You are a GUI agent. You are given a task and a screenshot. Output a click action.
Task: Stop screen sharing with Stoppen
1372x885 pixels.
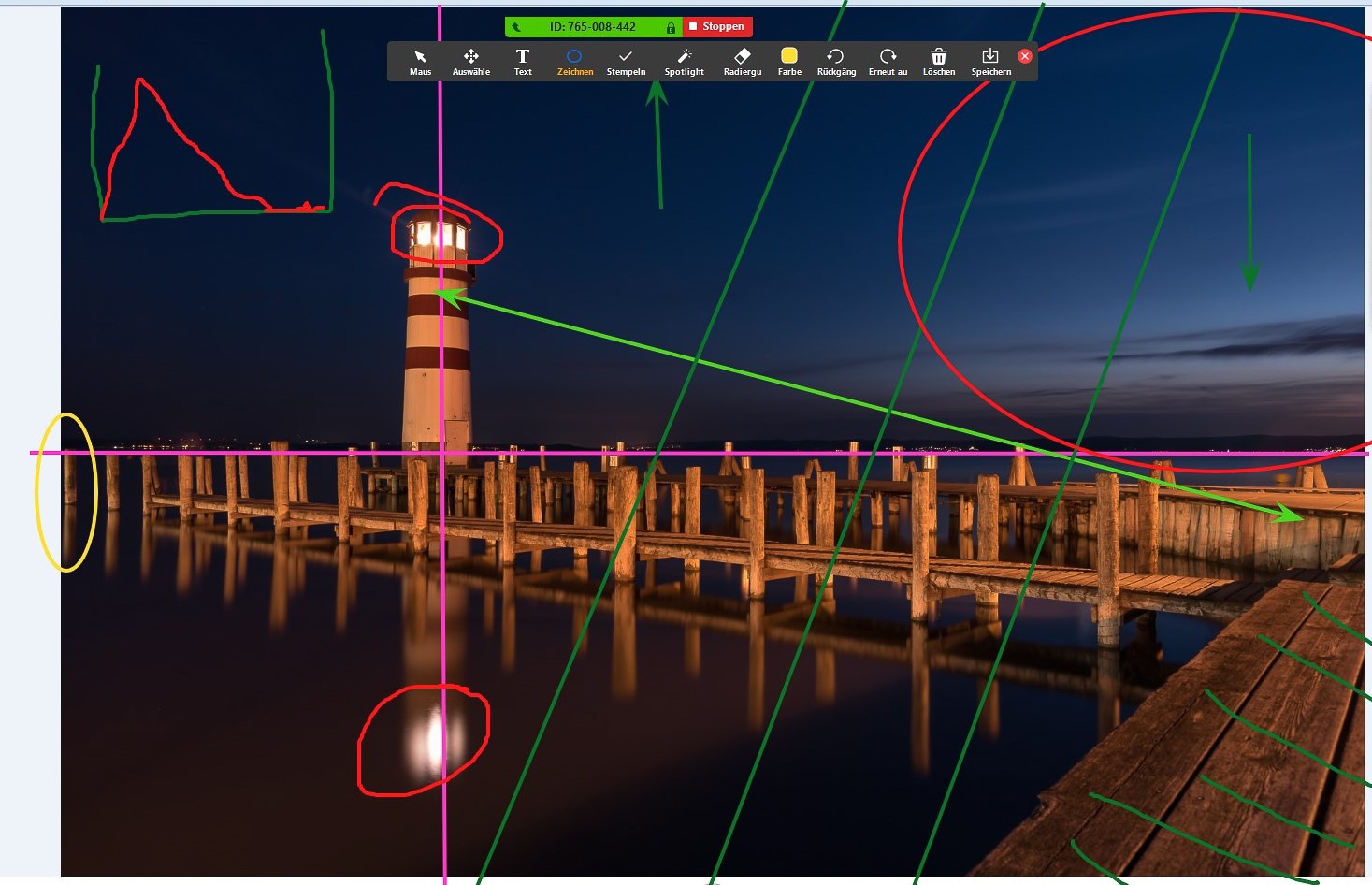(717, 27)
